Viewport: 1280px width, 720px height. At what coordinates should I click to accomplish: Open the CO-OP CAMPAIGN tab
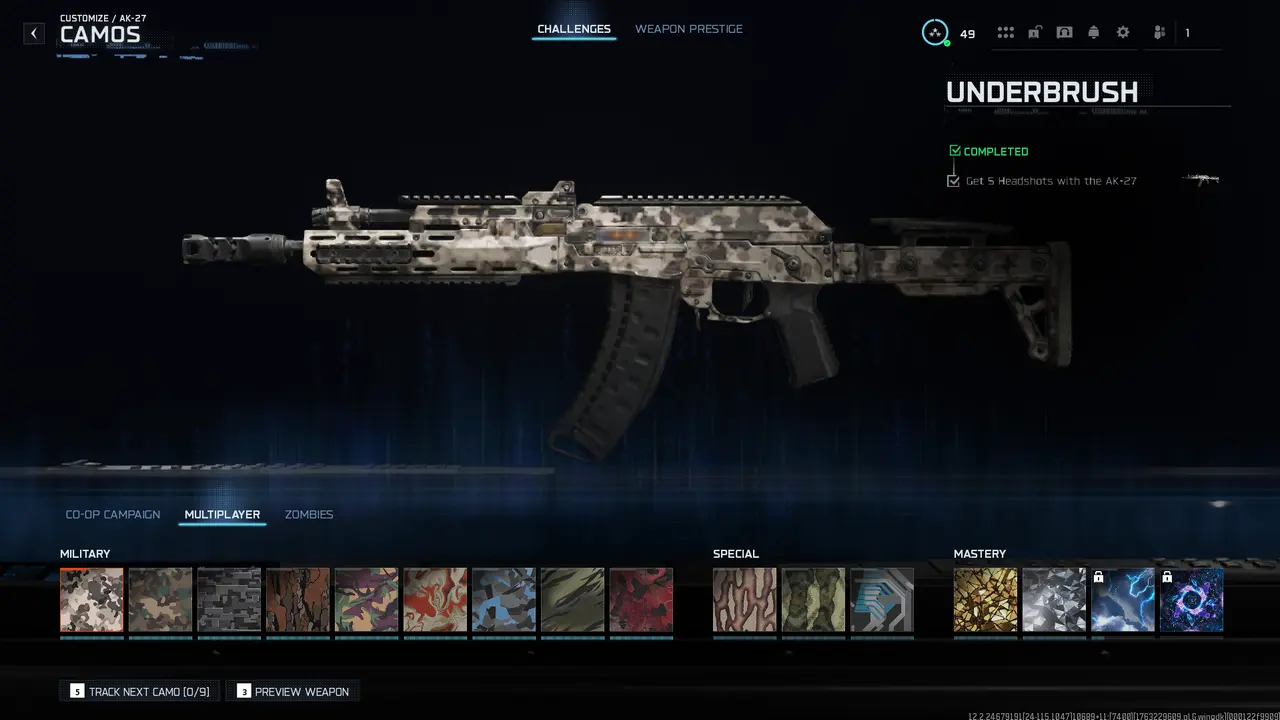click(x=112, y=514)
